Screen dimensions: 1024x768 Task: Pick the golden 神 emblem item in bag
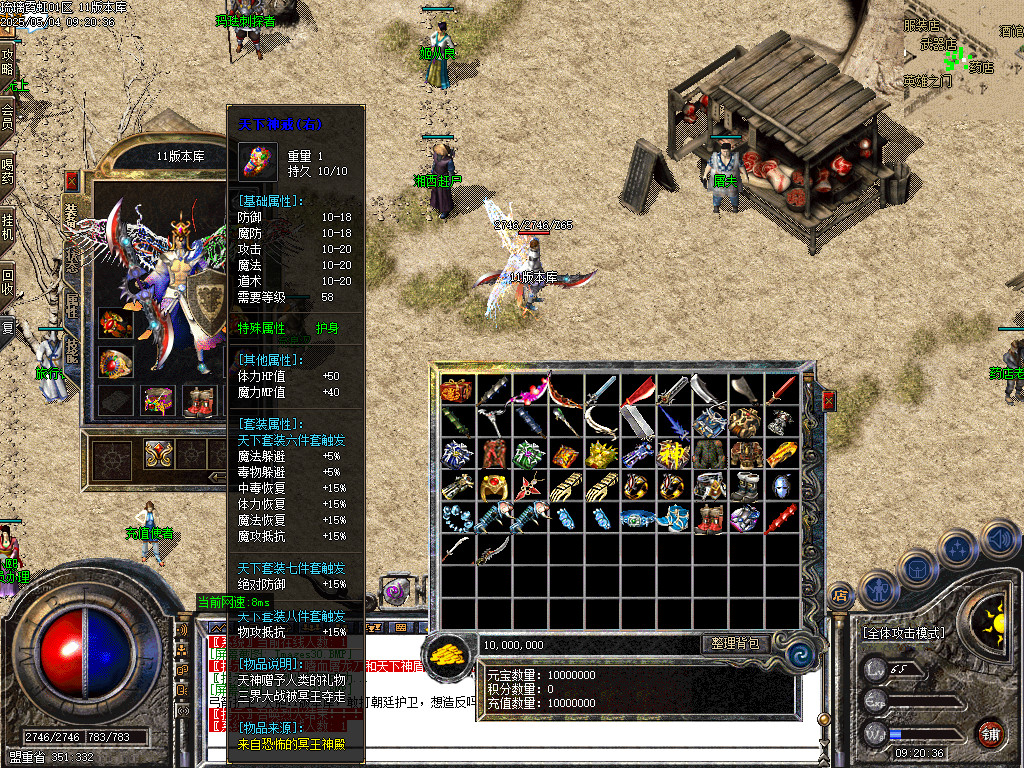[672, 454]
